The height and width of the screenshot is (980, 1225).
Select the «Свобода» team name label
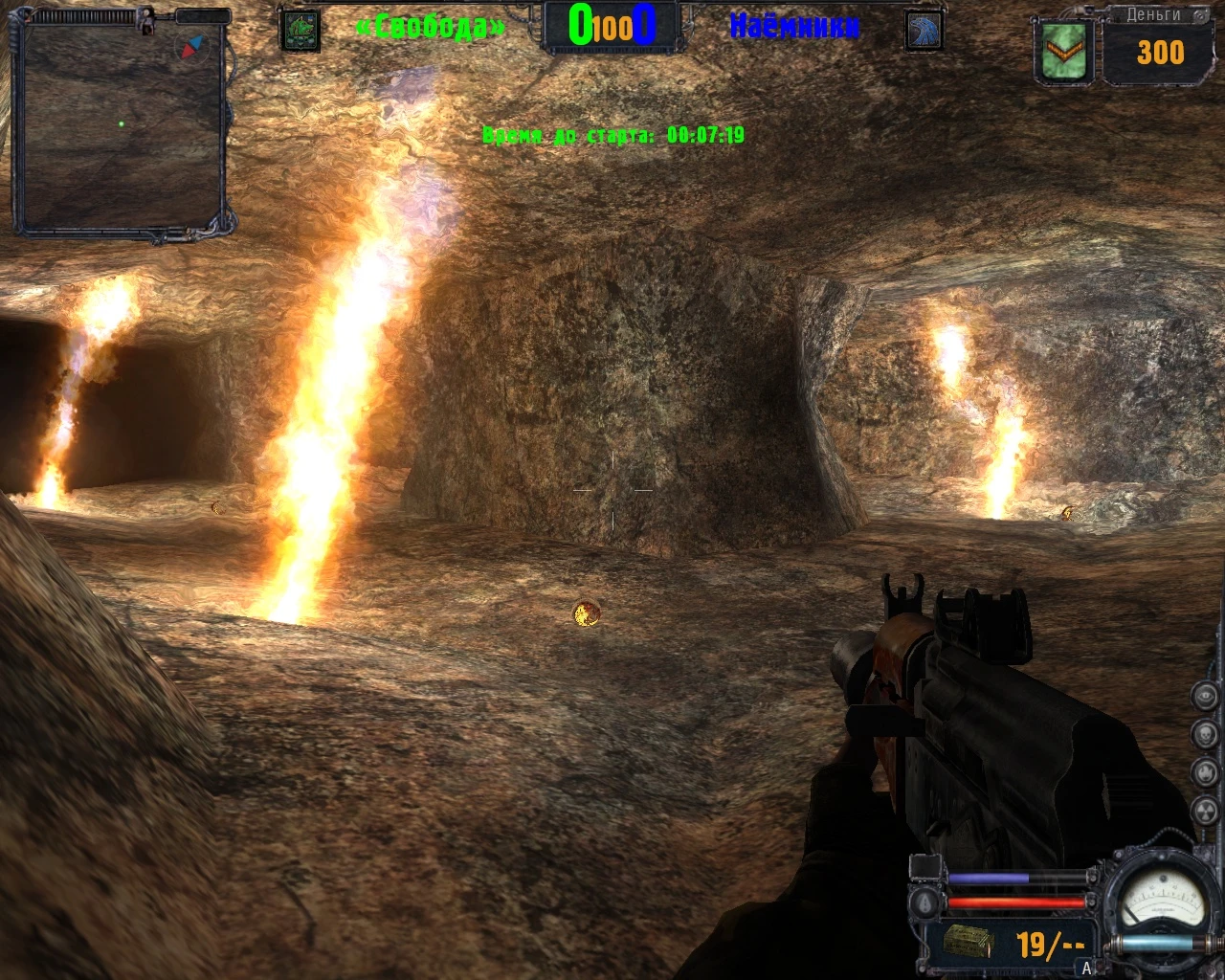(x=430, y=27)
